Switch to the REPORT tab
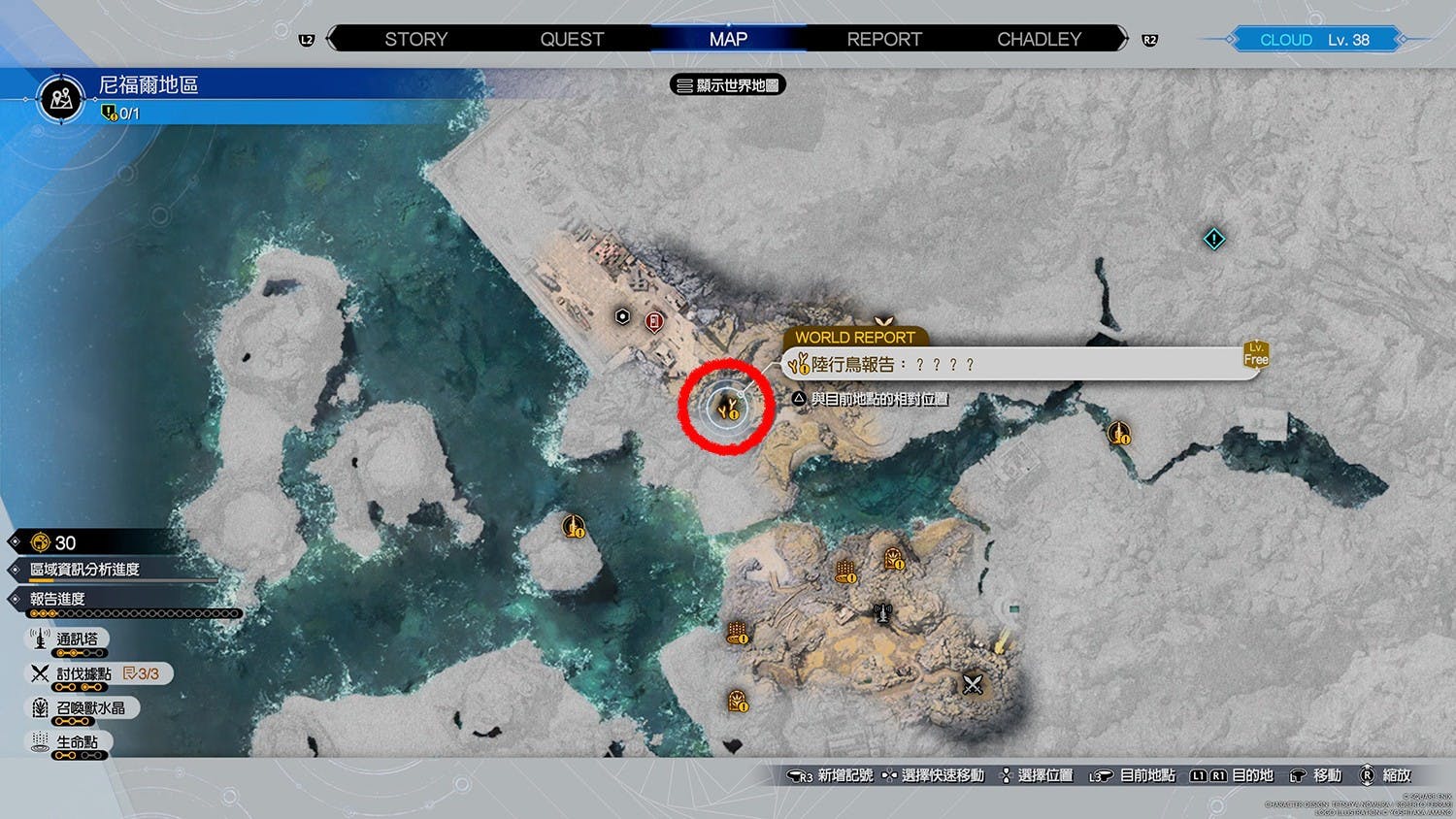The image size is (1456, 819). pos(883,40)
